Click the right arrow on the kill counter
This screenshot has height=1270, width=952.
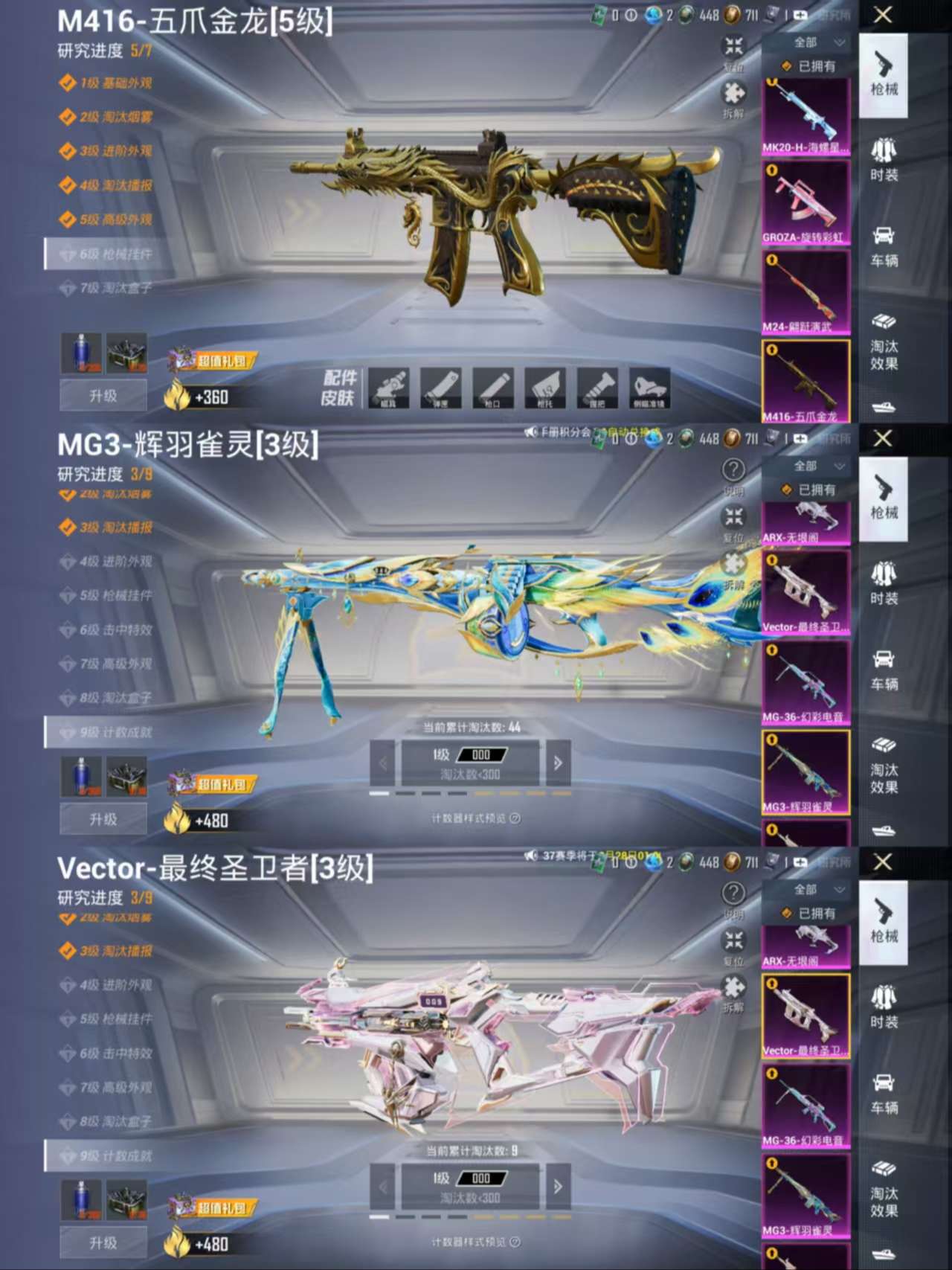pos(557,763)
